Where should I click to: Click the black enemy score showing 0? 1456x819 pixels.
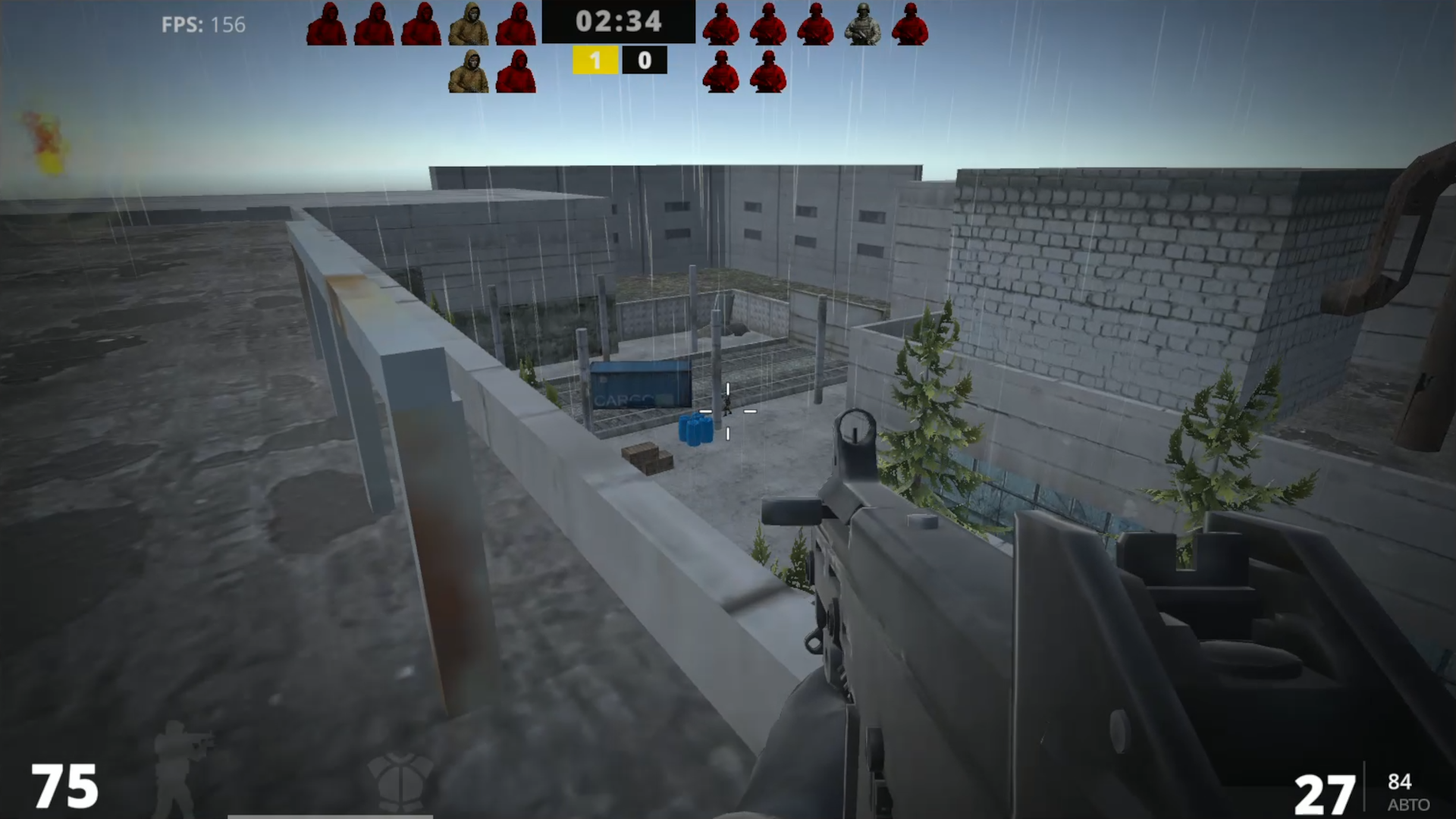coord(644,61)
